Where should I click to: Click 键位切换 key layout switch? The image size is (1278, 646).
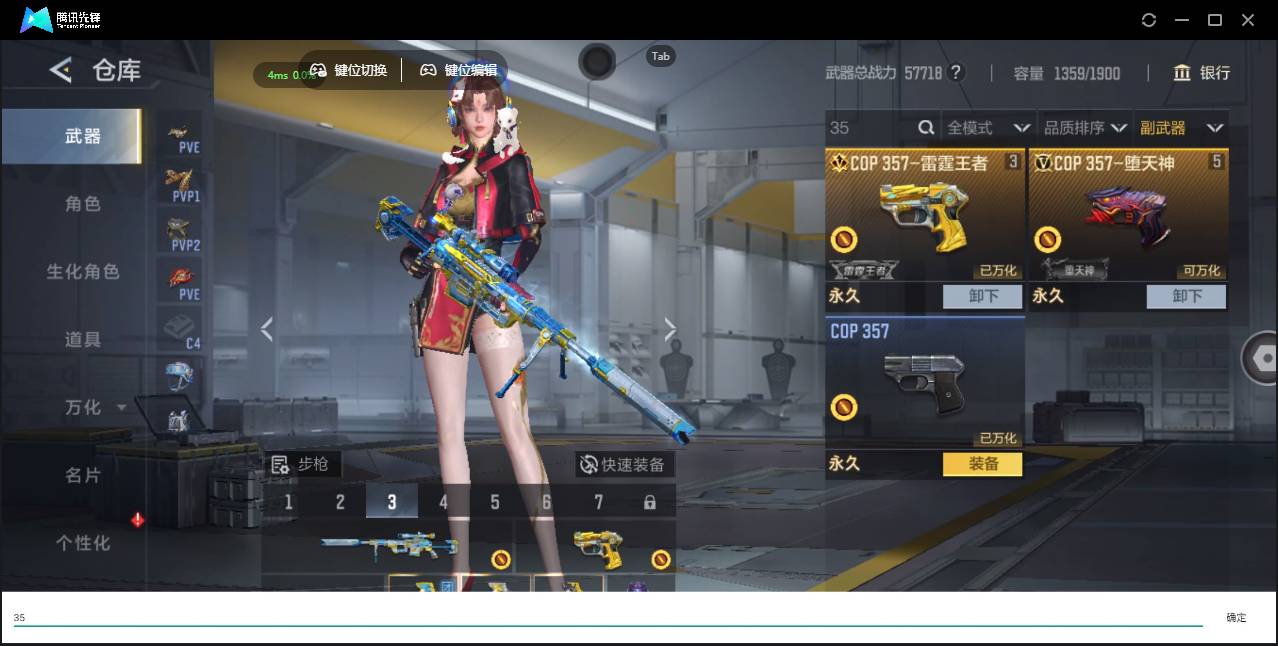pos(349,70)
